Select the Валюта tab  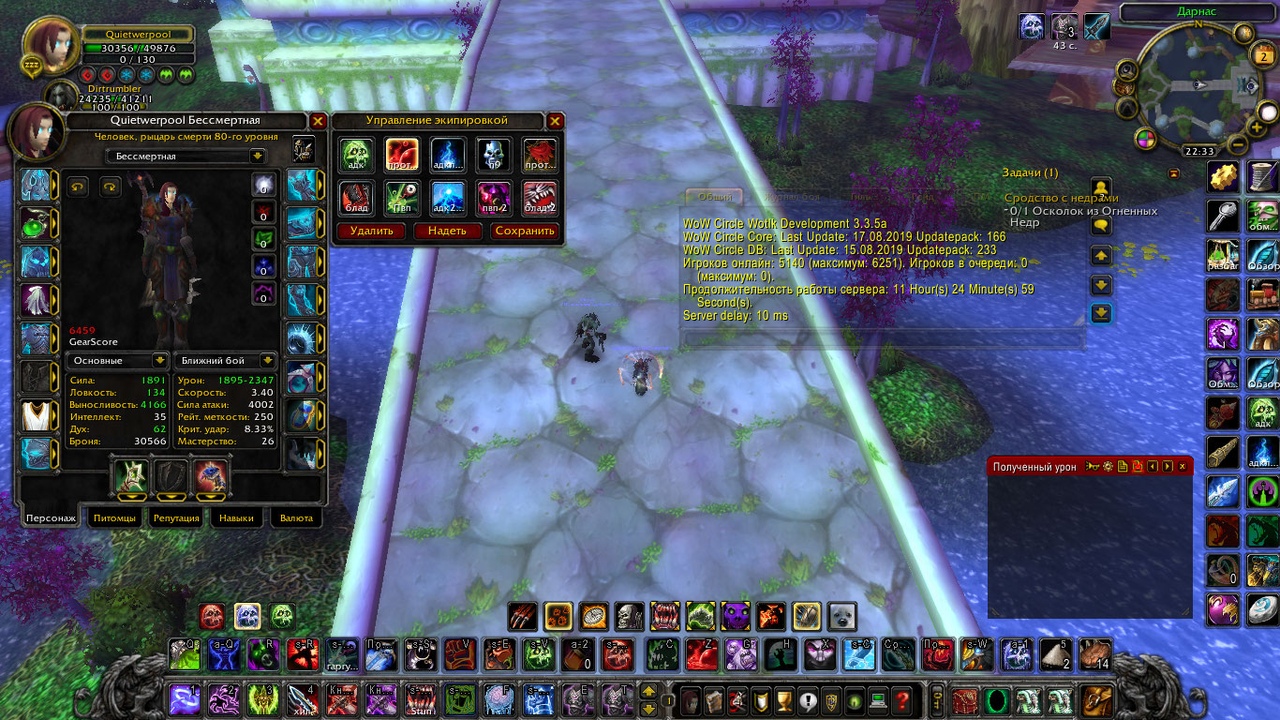[296, 518]
